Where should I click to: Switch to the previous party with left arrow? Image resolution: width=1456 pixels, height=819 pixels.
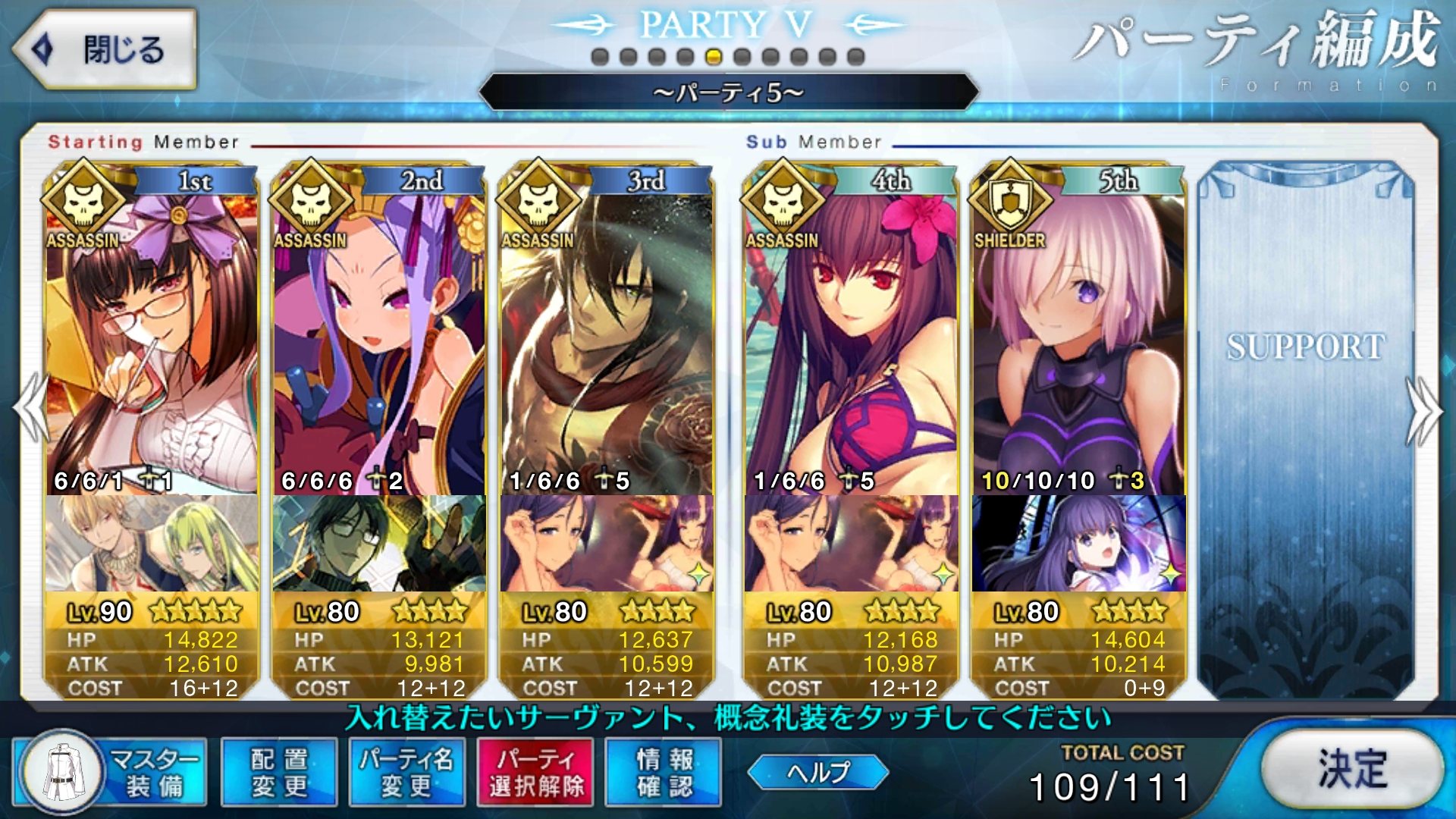click(x=30, y=409)
